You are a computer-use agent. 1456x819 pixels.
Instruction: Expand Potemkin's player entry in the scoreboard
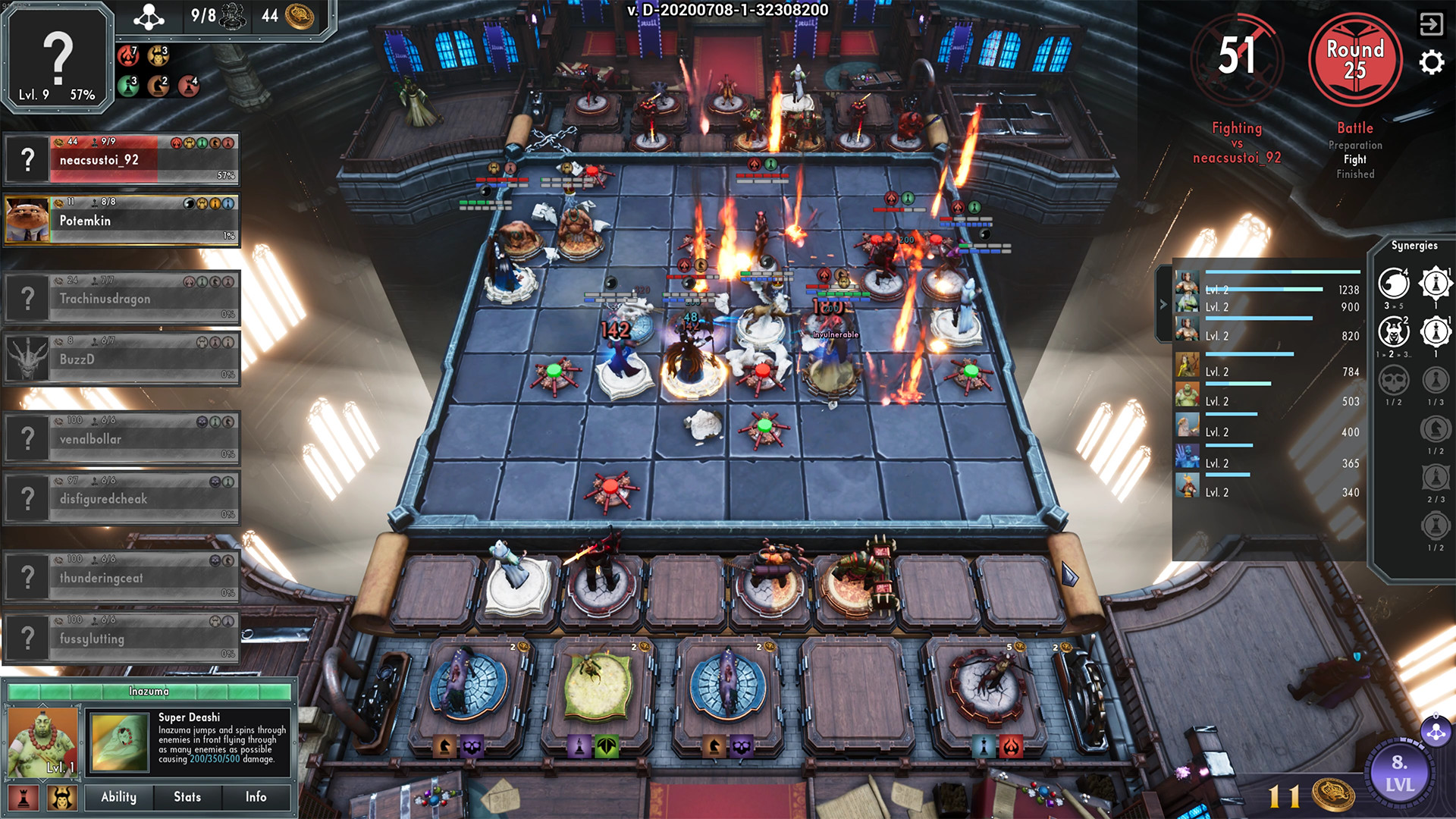click(121, 220)
